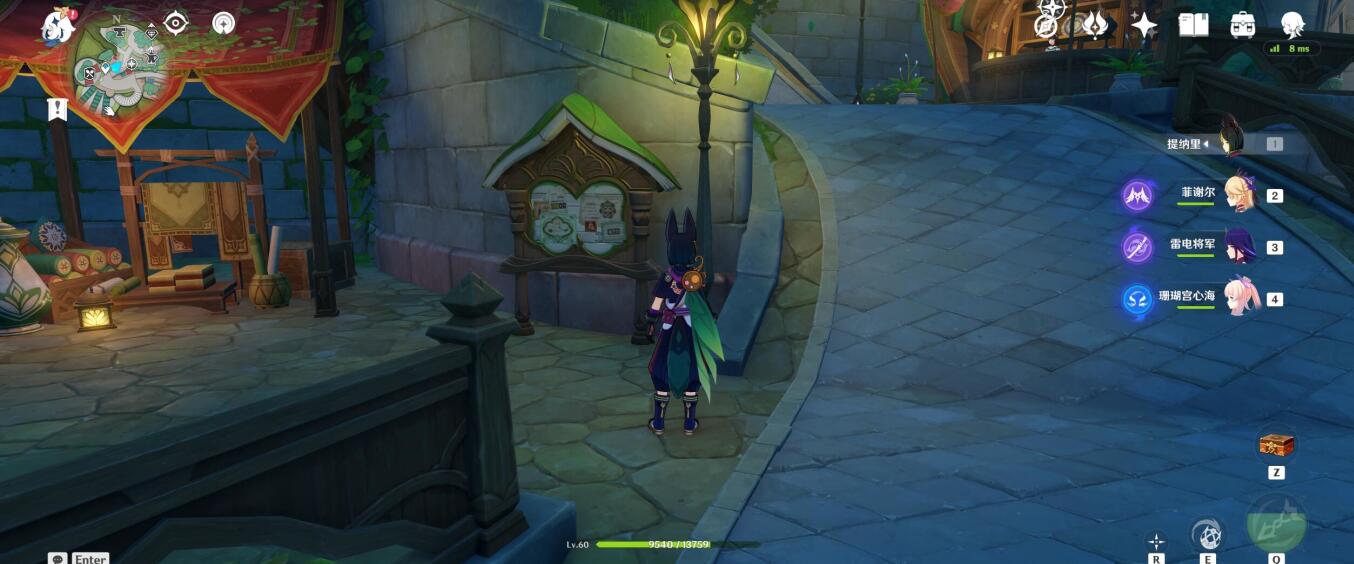
Task: Open the chat speech bubble
Action: pyautogui.click(x=57, y=559)
